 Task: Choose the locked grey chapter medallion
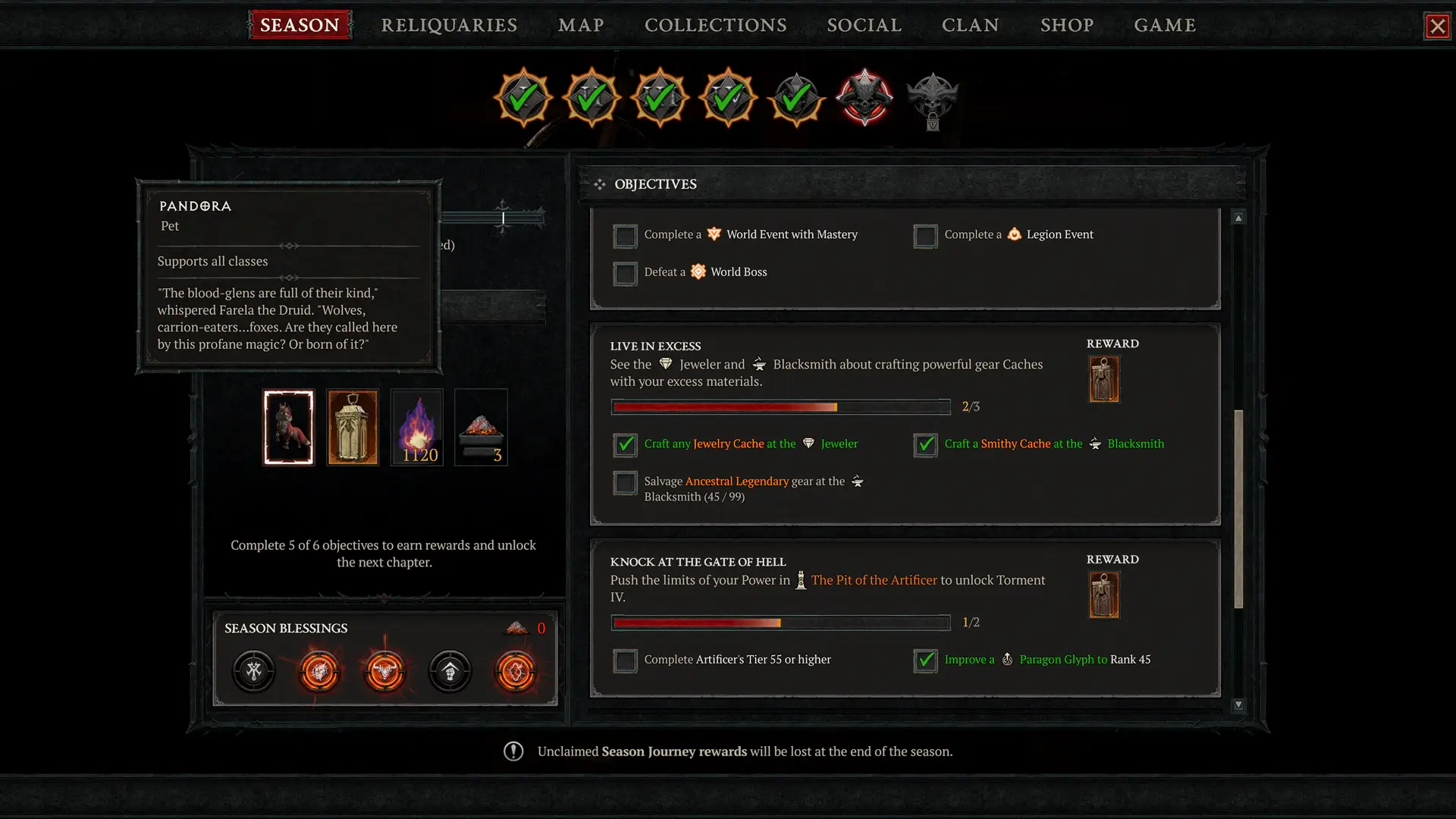pyautogui.click(x=933, y=99)
